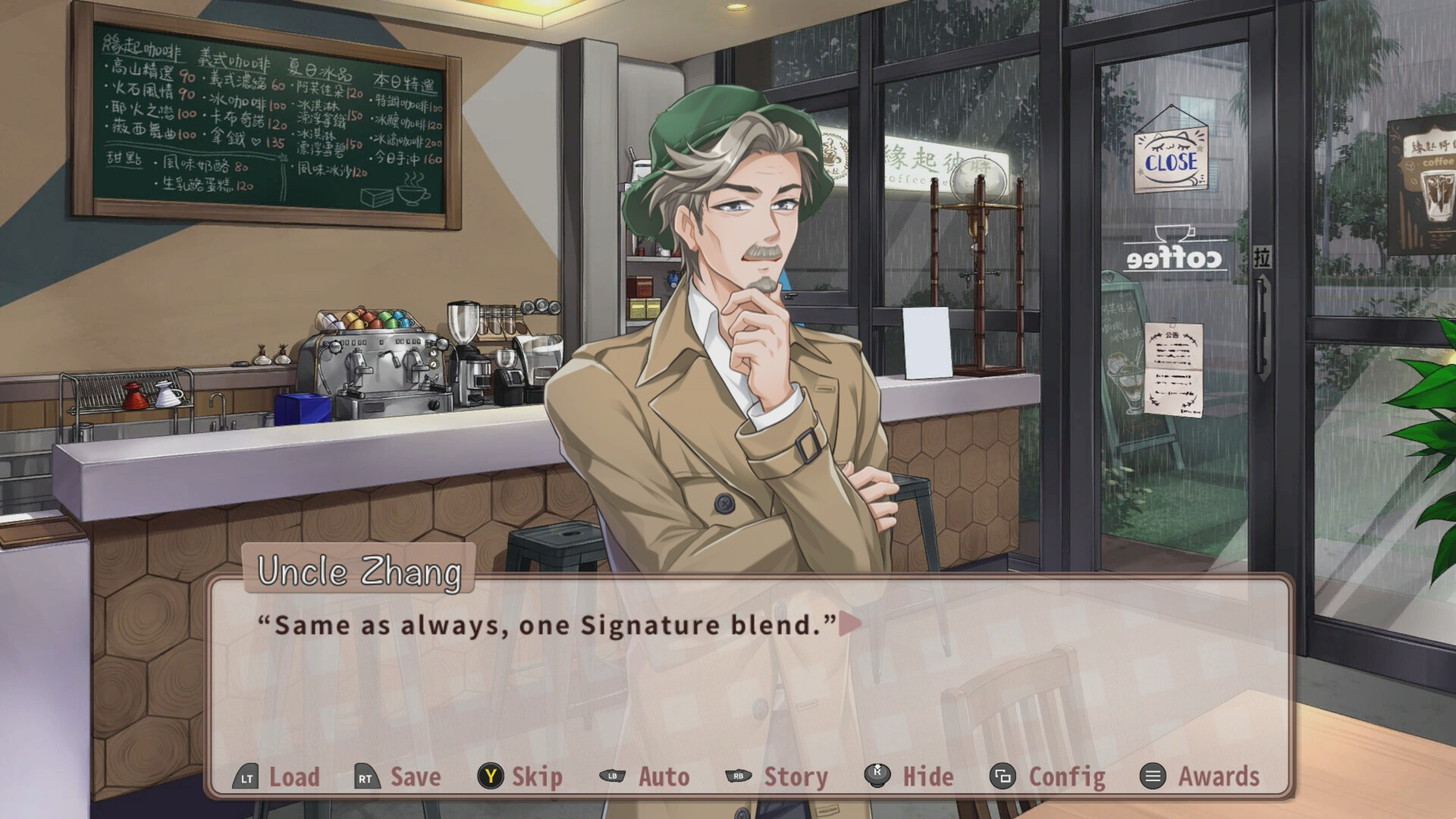The height and width of the screenshot is (819, 1456).
Task: Toggle Auto text advance mode
Action: (664, 777)
